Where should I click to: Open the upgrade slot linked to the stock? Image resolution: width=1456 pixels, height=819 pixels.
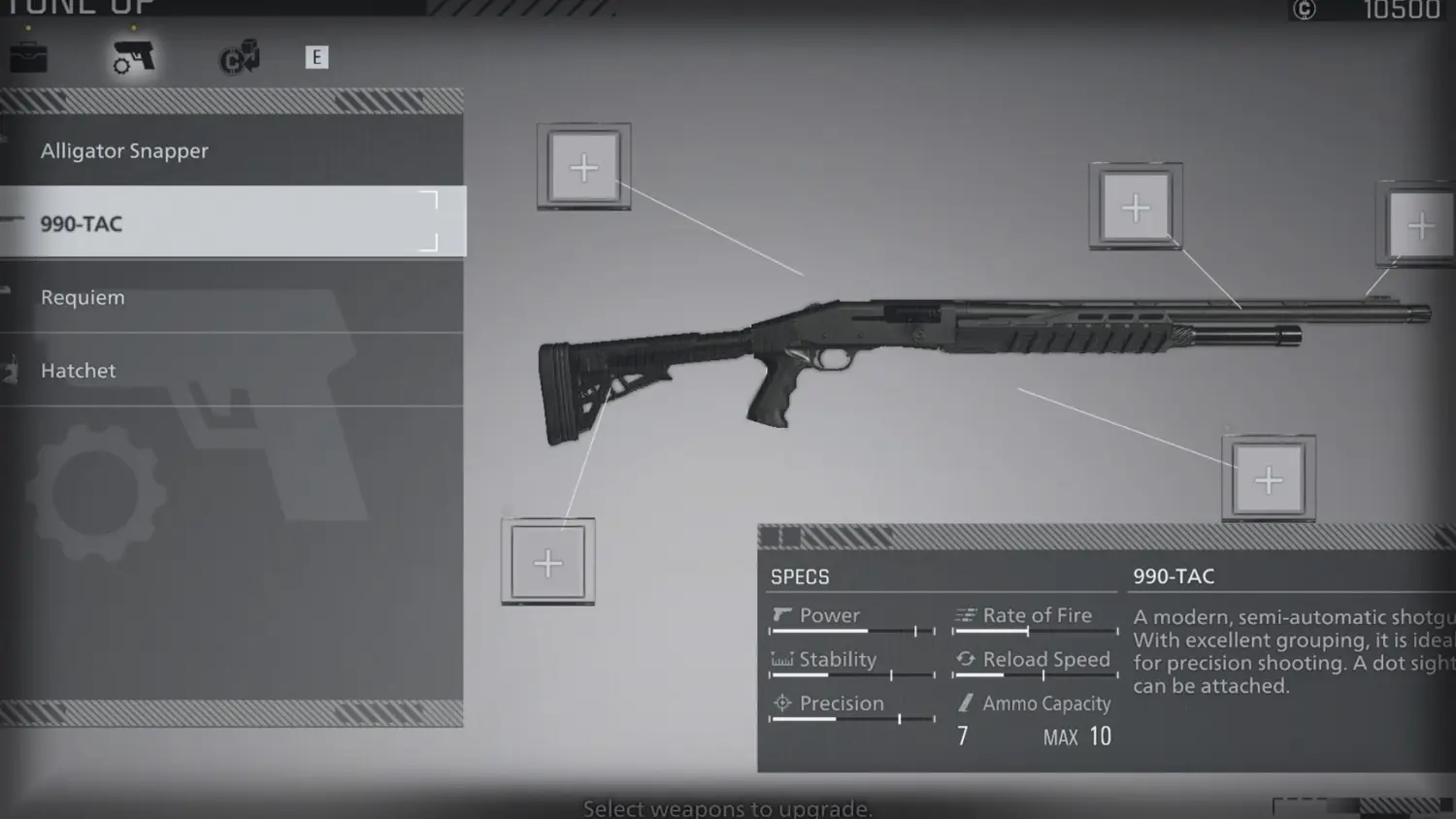pos(547,563)
